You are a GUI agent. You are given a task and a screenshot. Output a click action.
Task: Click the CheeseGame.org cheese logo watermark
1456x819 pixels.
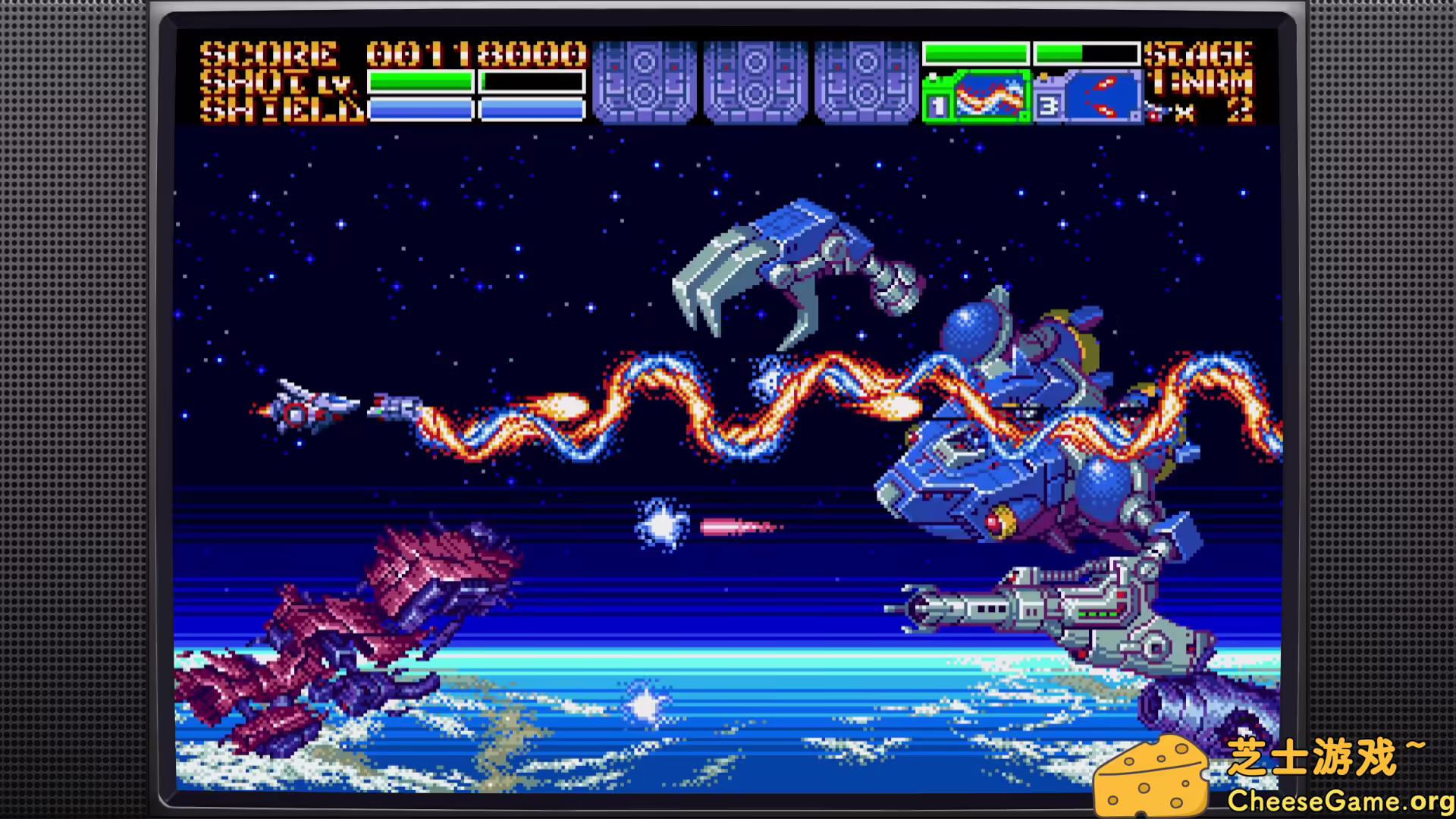click(1151, 775)
